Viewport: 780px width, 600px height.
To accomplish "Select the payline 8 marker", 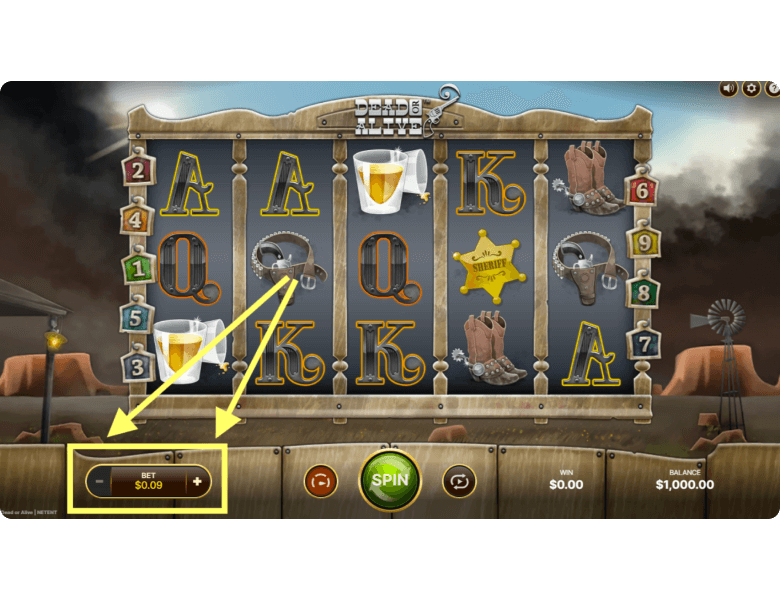I will click(642, 293).
